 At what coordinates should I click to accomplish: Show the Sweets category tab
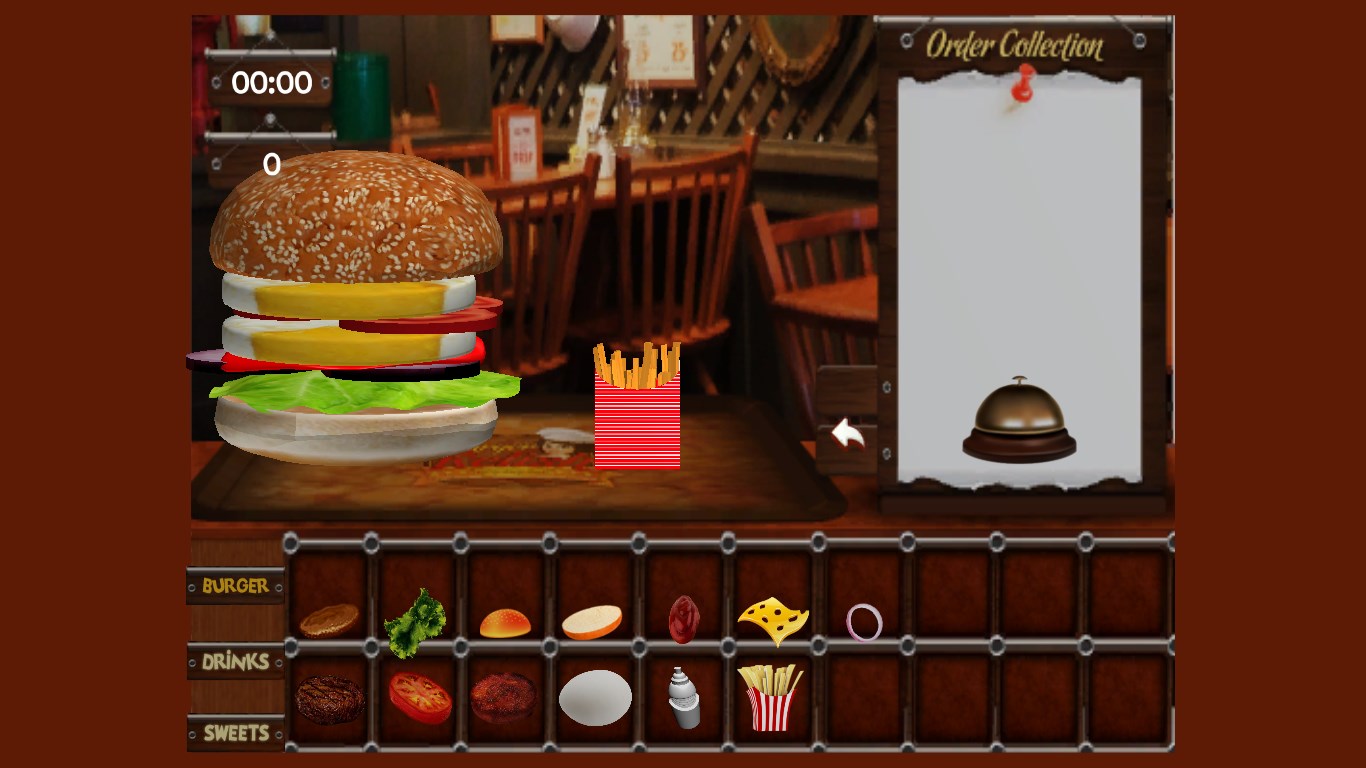click(x=236, y=733)
